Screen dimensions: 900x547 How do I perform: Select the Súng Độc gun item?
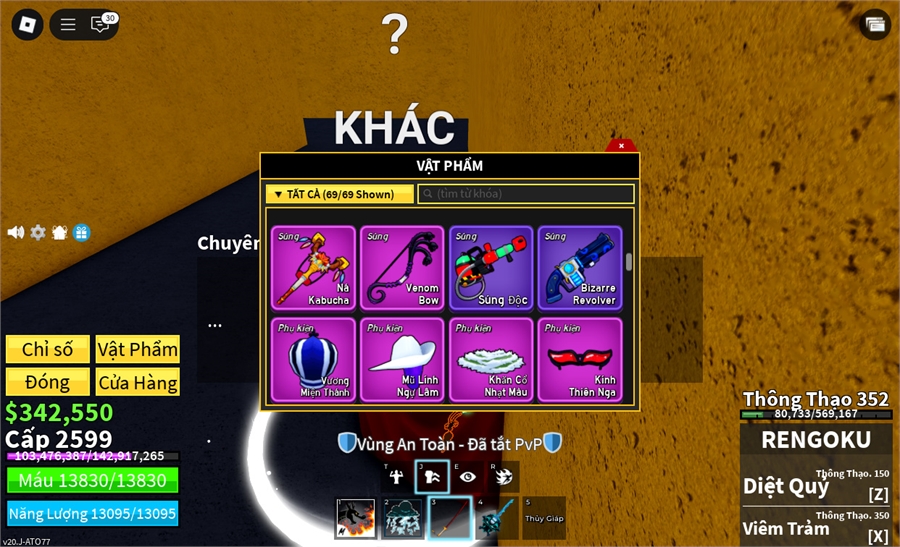click(490, 267)
